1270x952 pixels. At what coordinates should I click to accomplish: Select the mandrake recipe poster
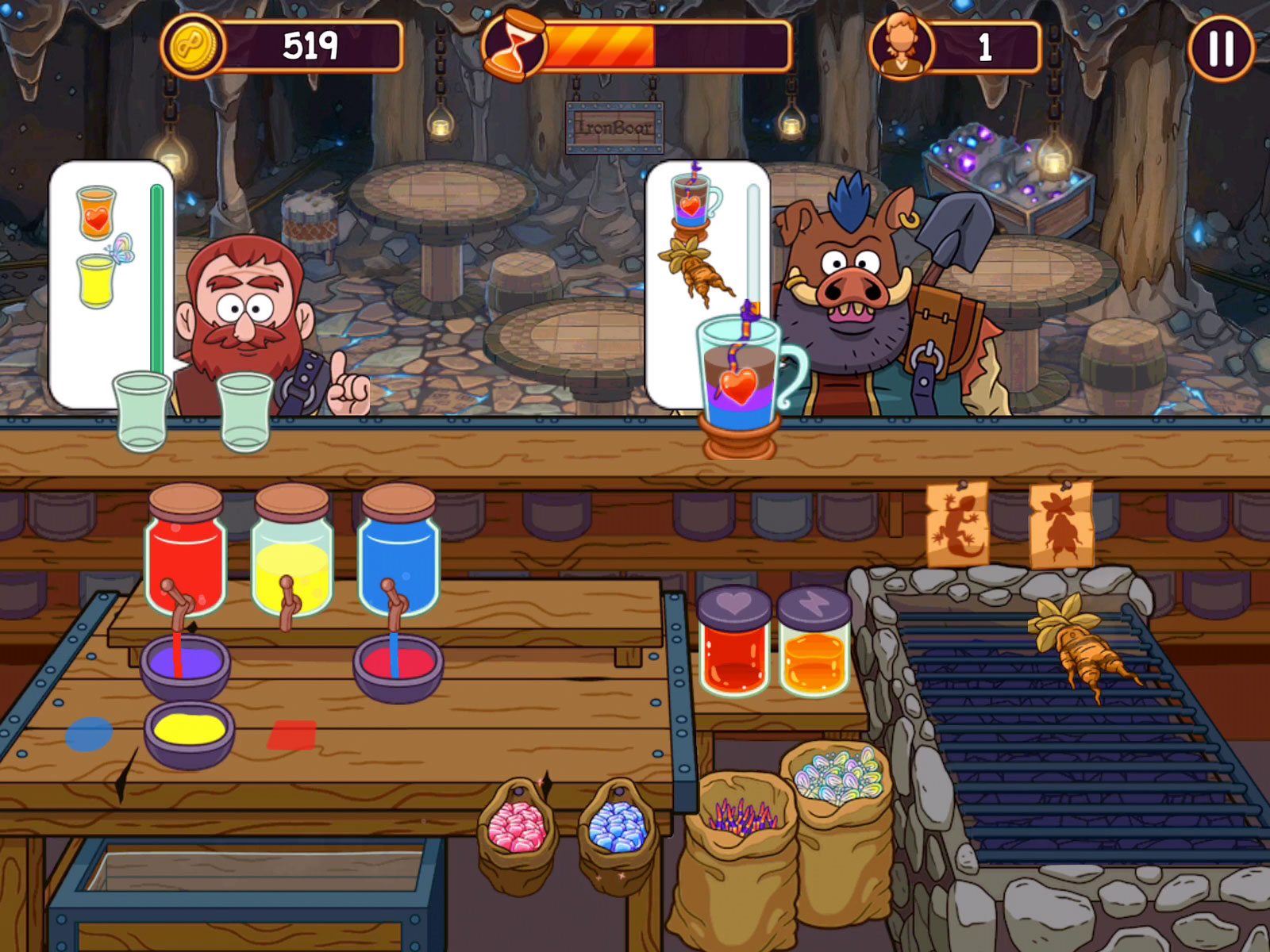click(1061, 524)
